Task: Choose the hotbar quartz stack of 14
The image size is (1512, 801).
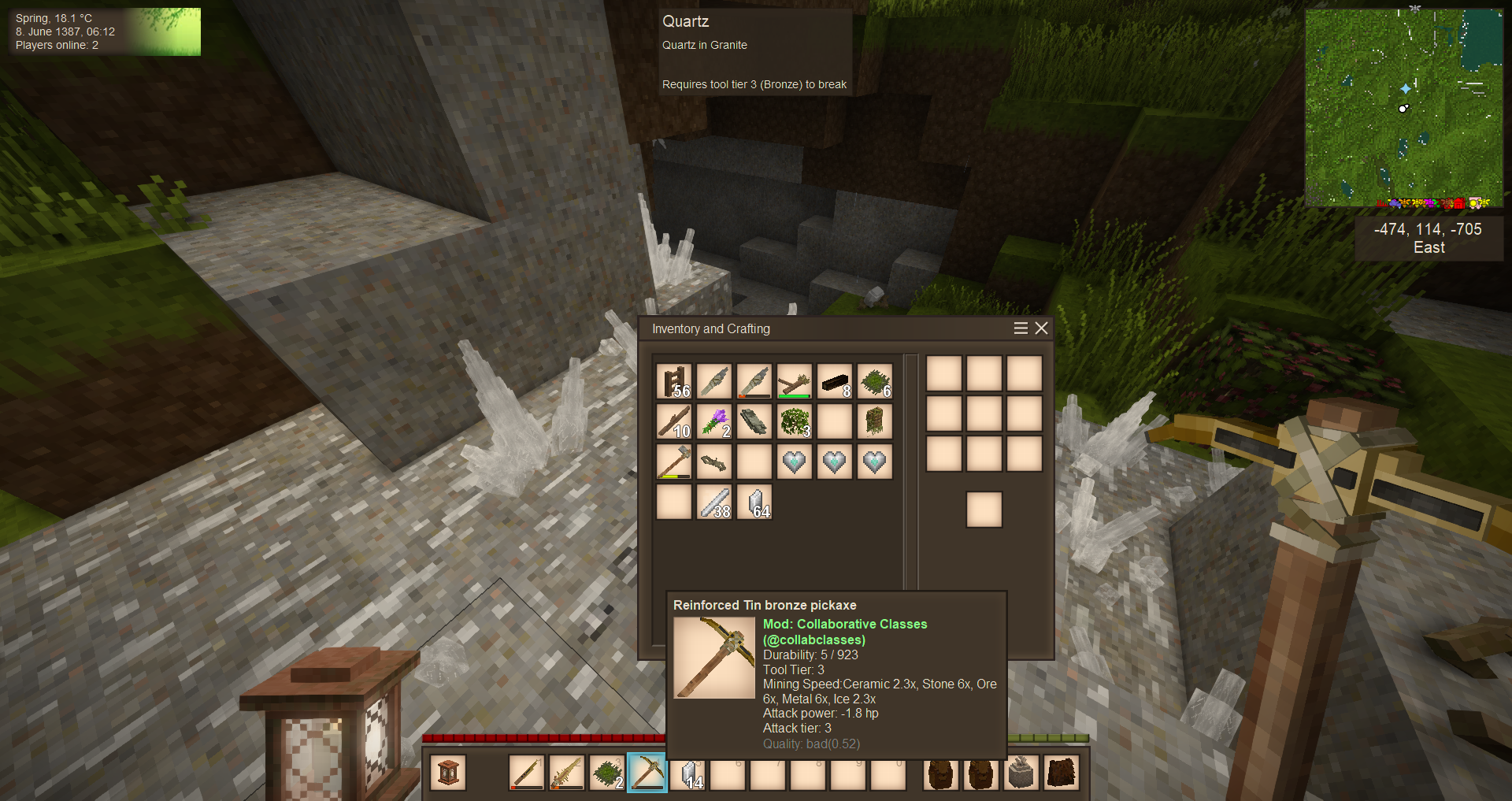Action: tap(687, 773)
